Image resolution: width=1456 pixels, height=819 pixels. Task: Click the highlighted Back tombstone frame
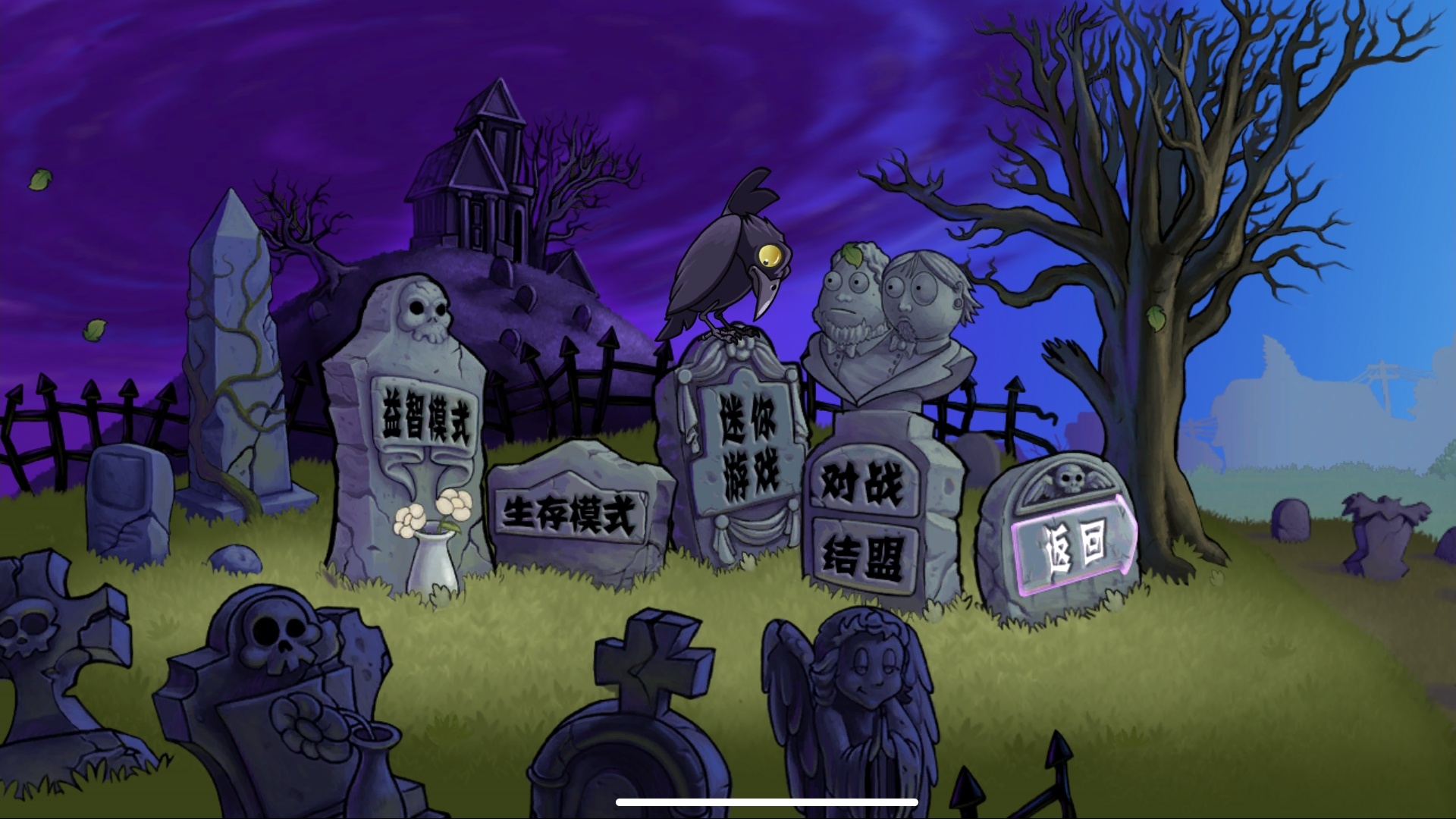pos(1073,546)
